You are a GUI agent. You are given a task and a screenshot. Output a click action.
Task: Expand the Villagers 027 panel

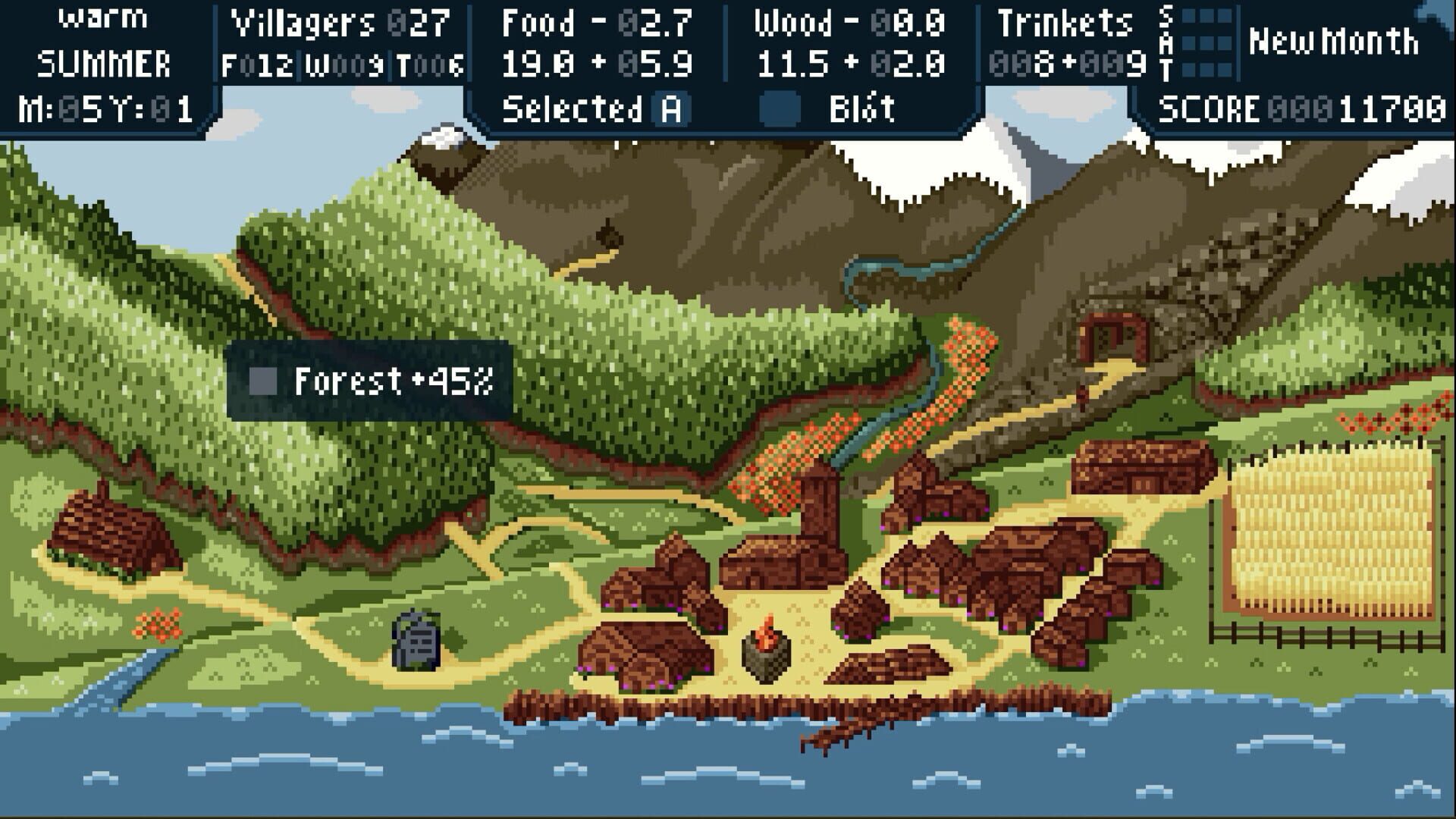tap(337, 25)
